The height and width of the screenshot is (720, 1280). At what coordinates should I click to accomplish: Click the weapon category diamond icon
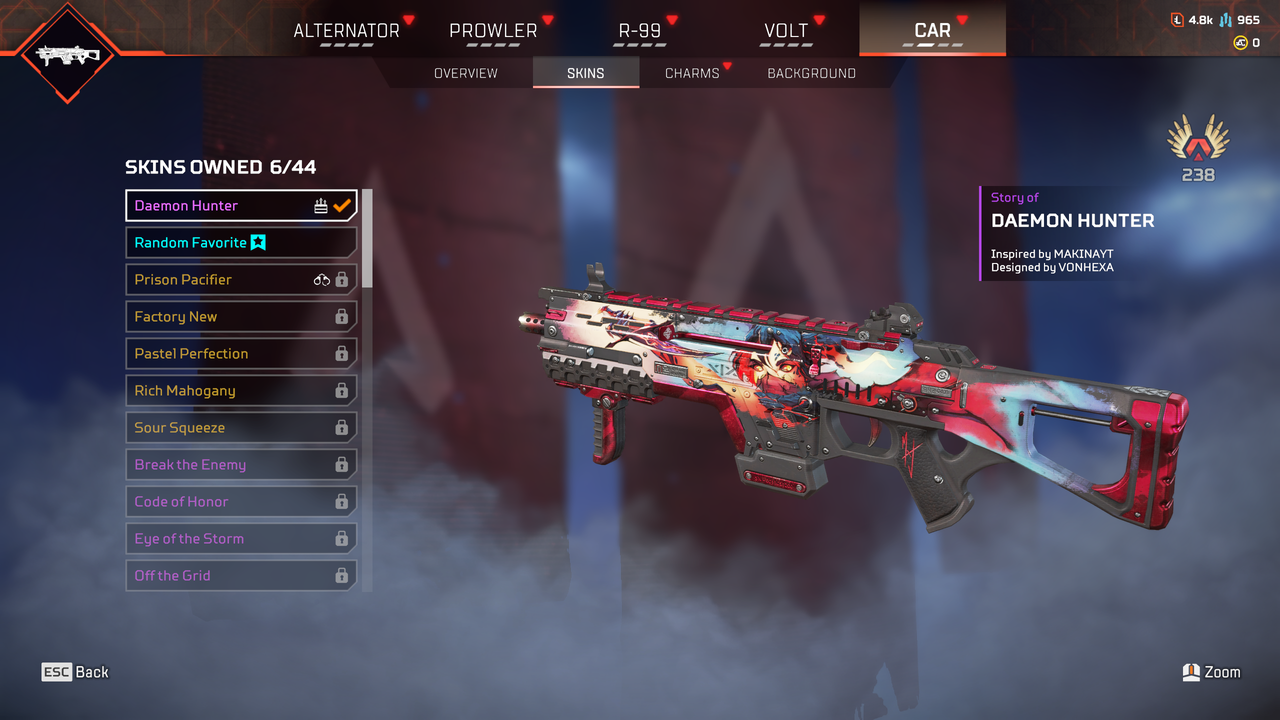(x=68, y=54)
